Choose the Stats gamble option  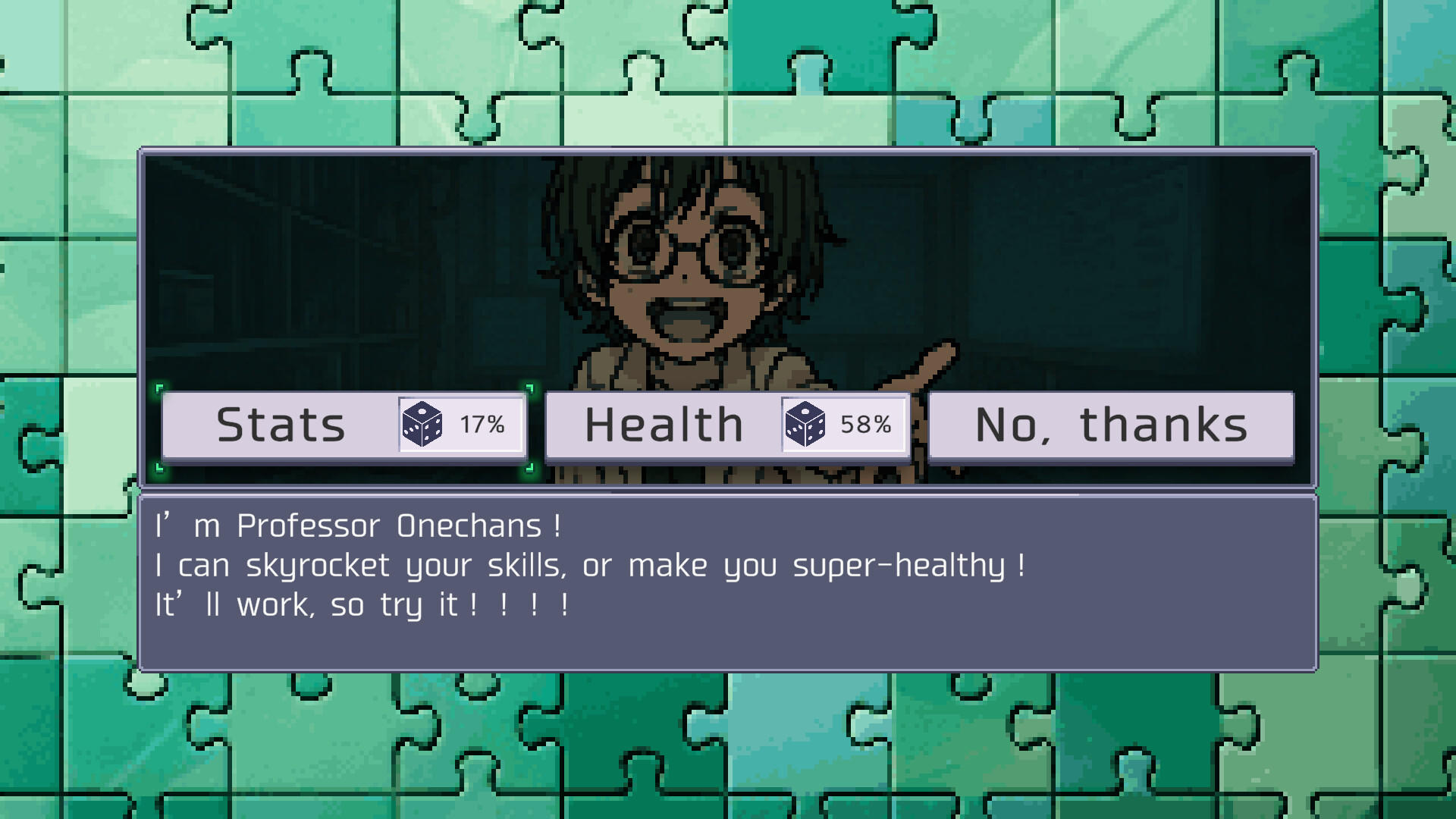pyautogui.click(x=281, y=425)
